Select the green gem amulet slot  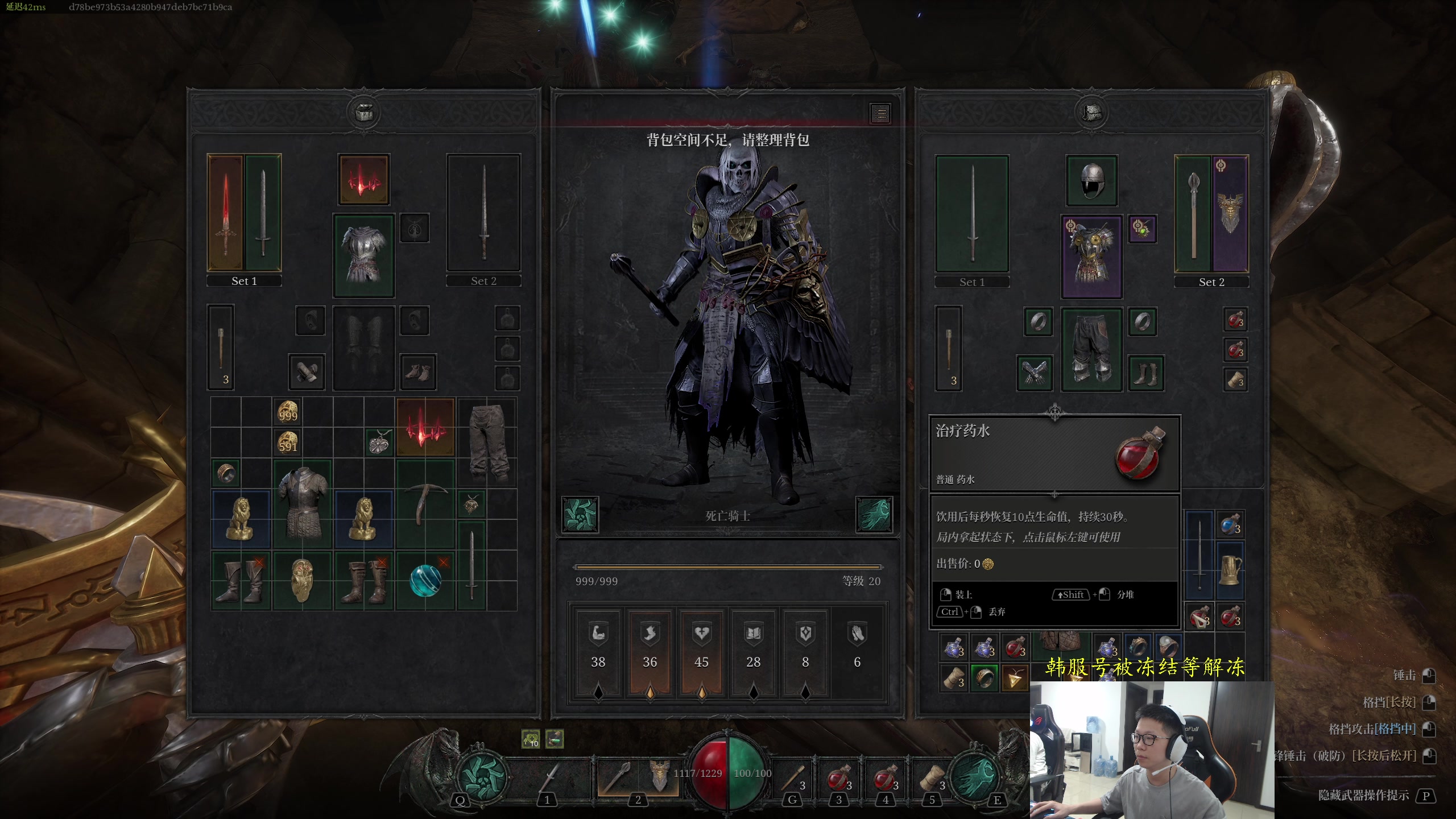(x=1142, y=229)
